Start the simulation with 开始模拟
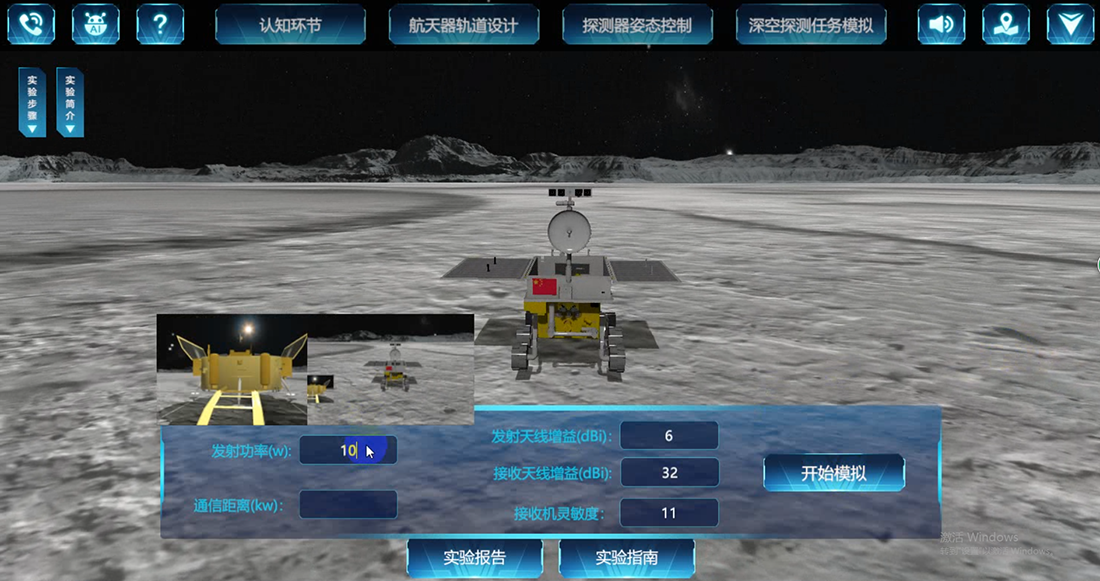Viewport: 1100px width, 581px height. point(834,473)
